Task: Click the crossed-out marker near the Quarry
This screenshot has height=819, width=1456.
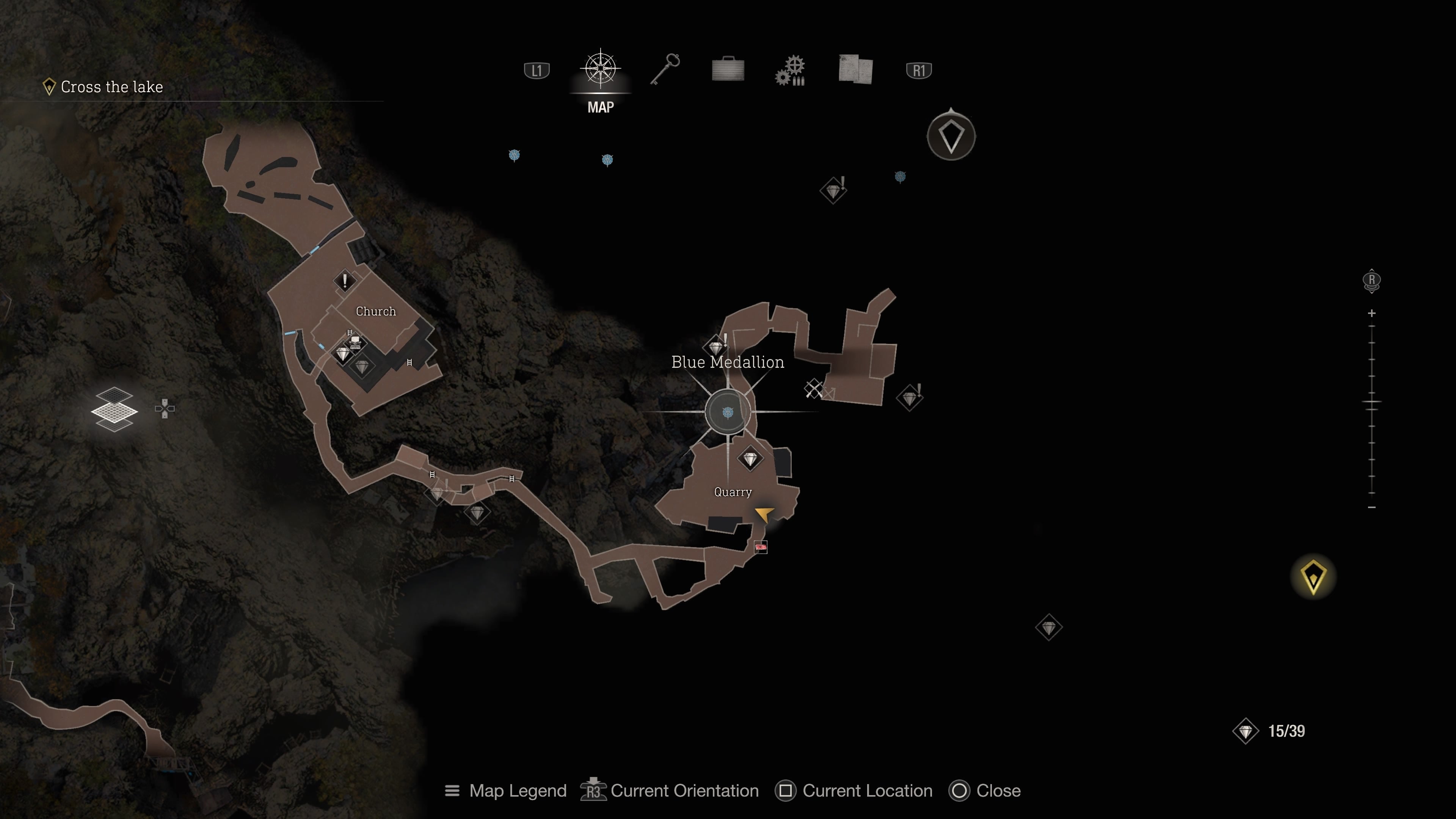Action: click(814, 389)
